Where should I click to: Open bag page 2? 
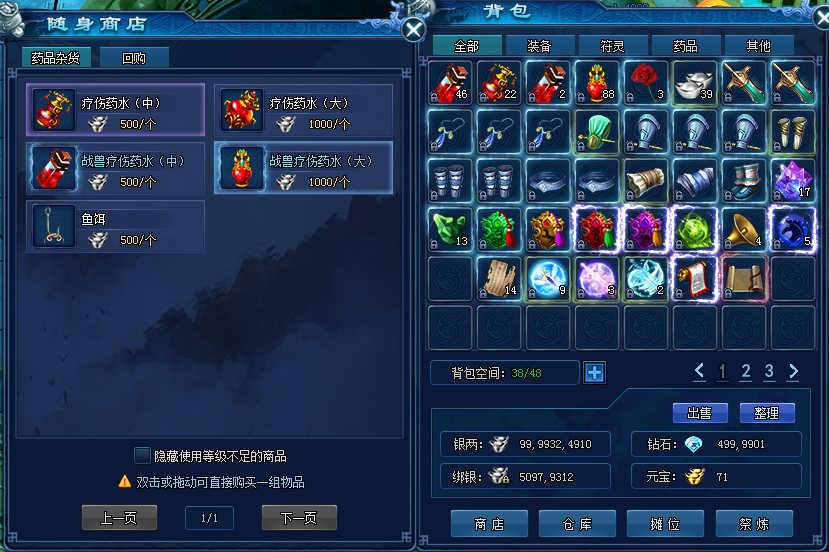coord(745,372)
